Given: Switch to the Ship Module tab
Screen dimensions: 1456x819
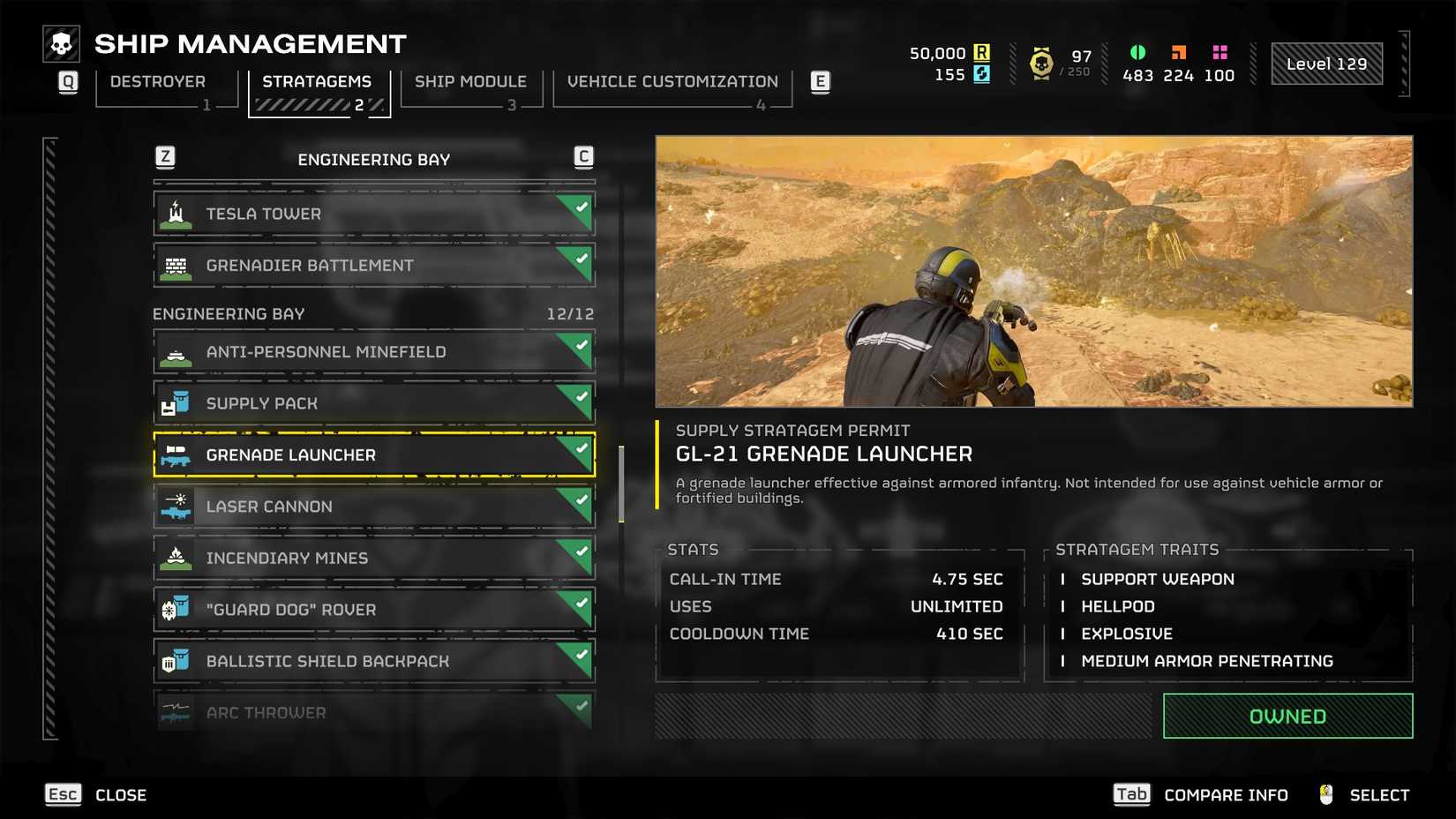Looking at the screenshot, I should (x=470, y=81).
